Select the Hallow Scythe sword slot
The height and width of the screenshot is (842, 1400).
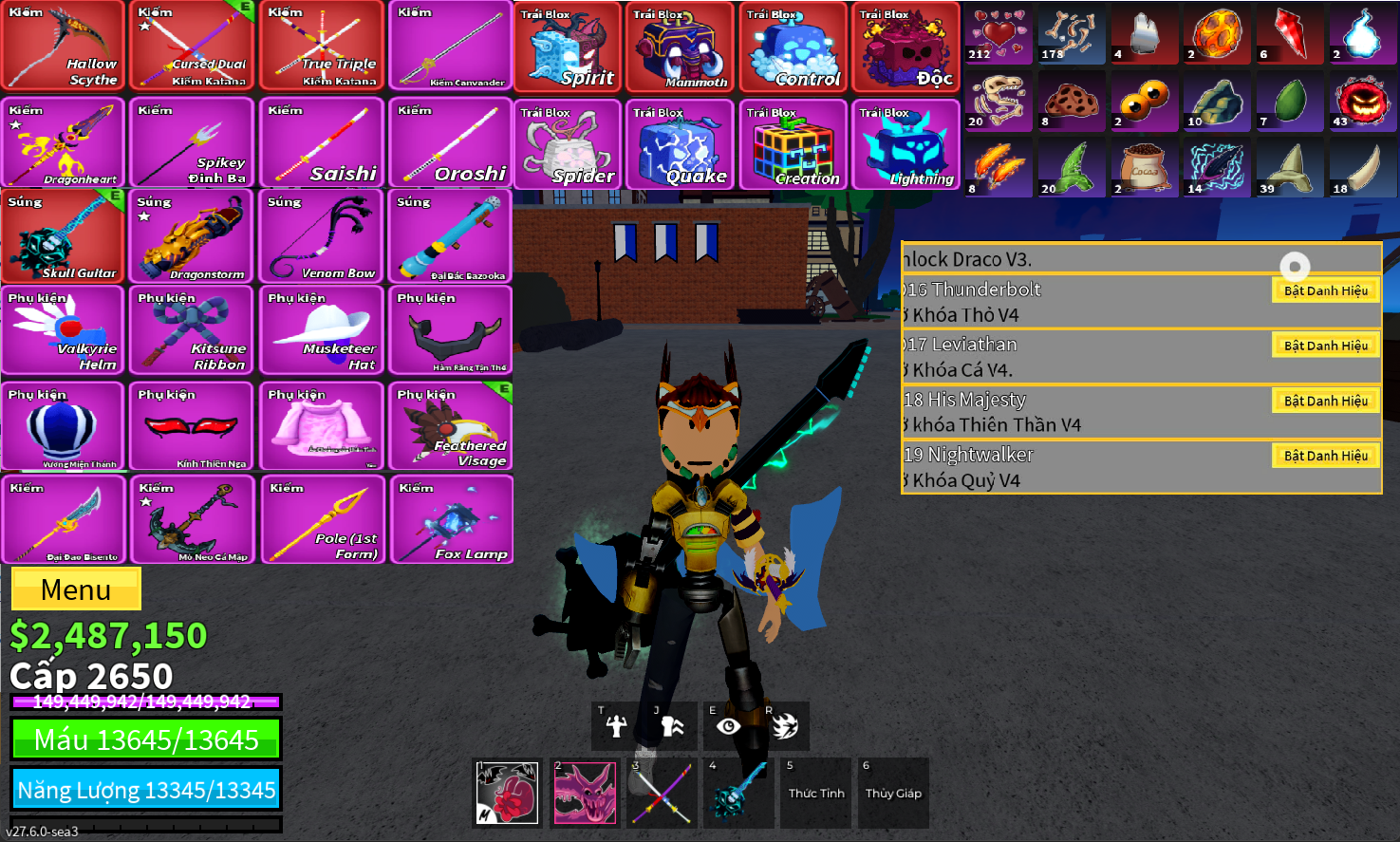click(x=64, y=47)
